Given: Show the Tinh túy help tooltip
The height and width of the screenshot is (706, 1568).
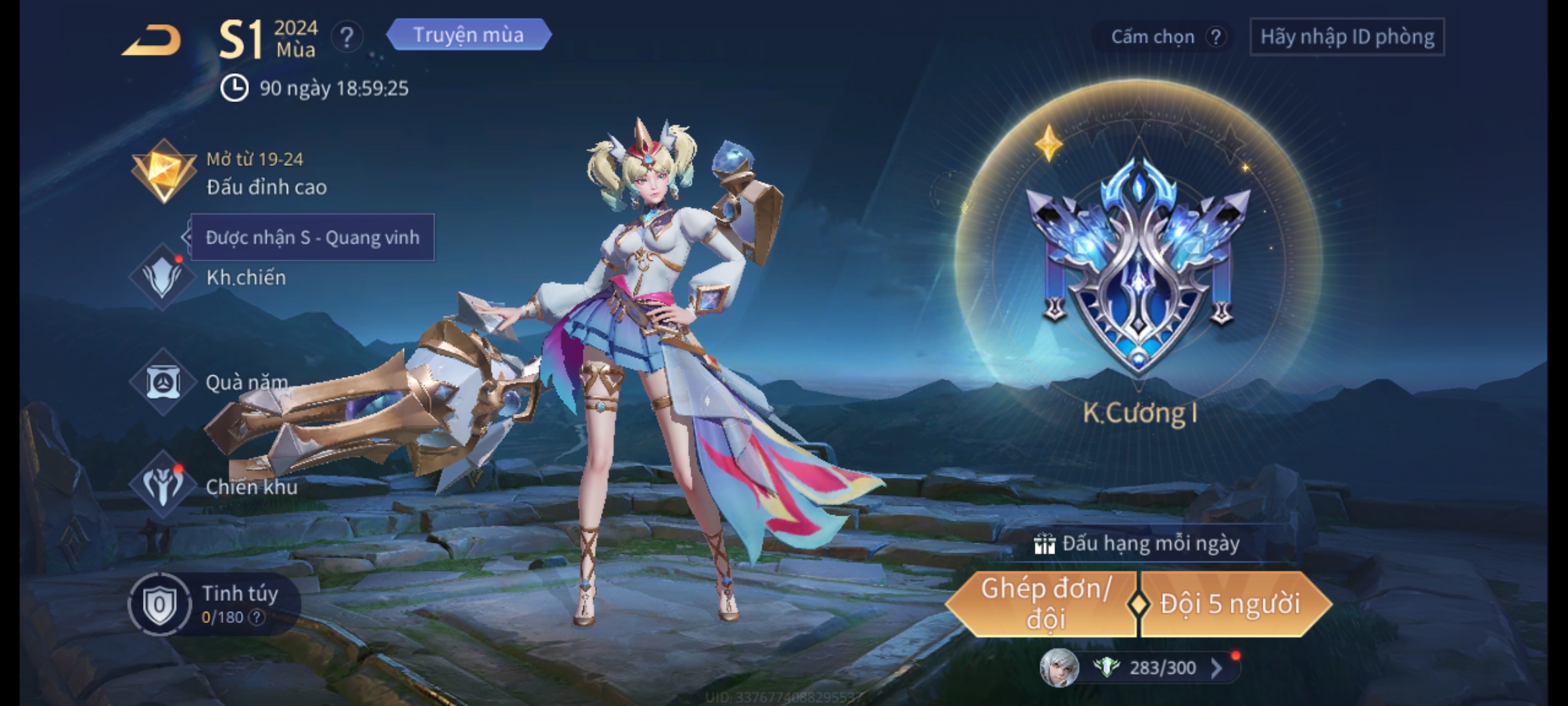Looking at the screenshot, I should [257, 617].
